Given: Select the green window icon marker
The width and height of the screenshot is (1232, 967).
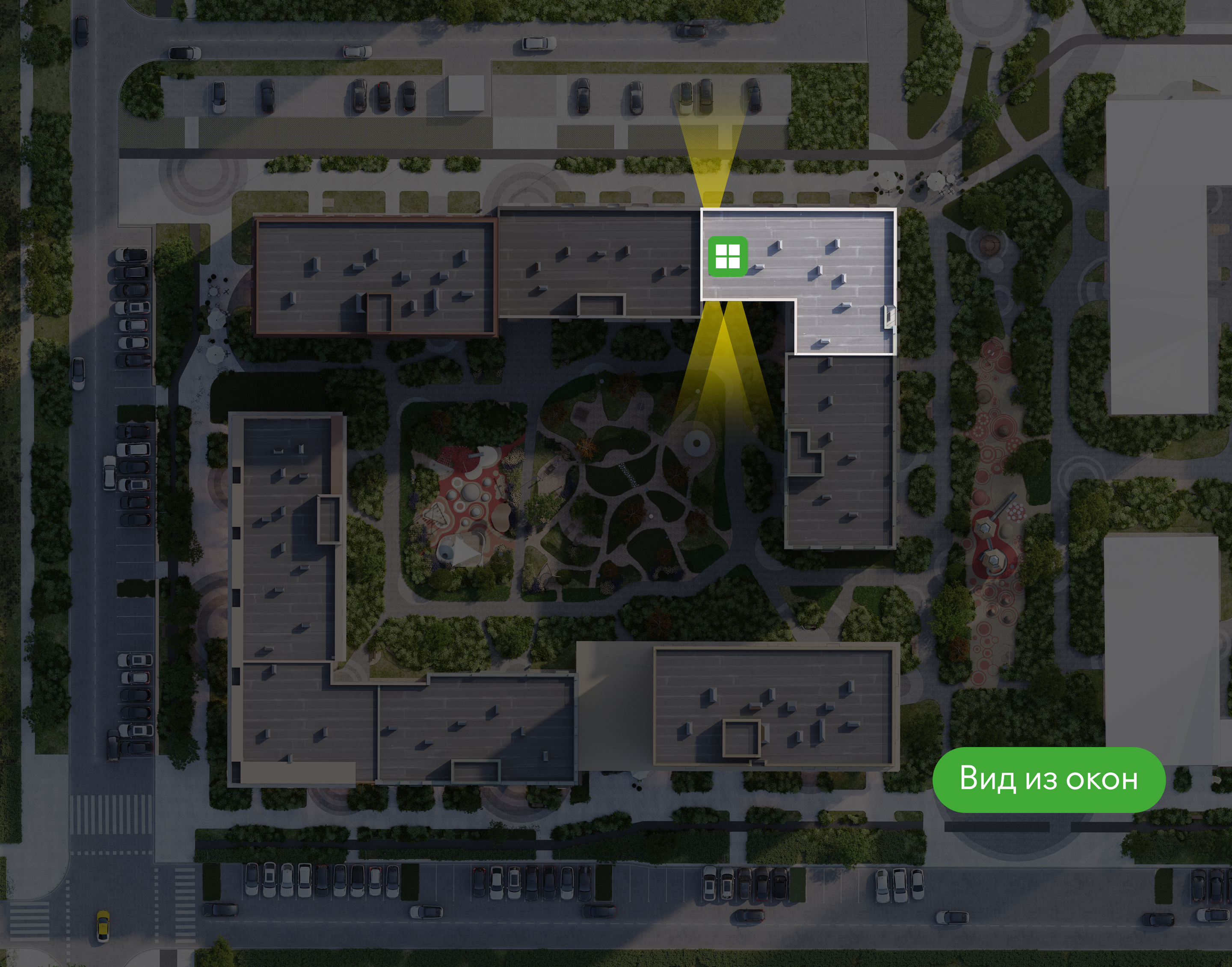Looking at the screenshot, I should point(728,256).
